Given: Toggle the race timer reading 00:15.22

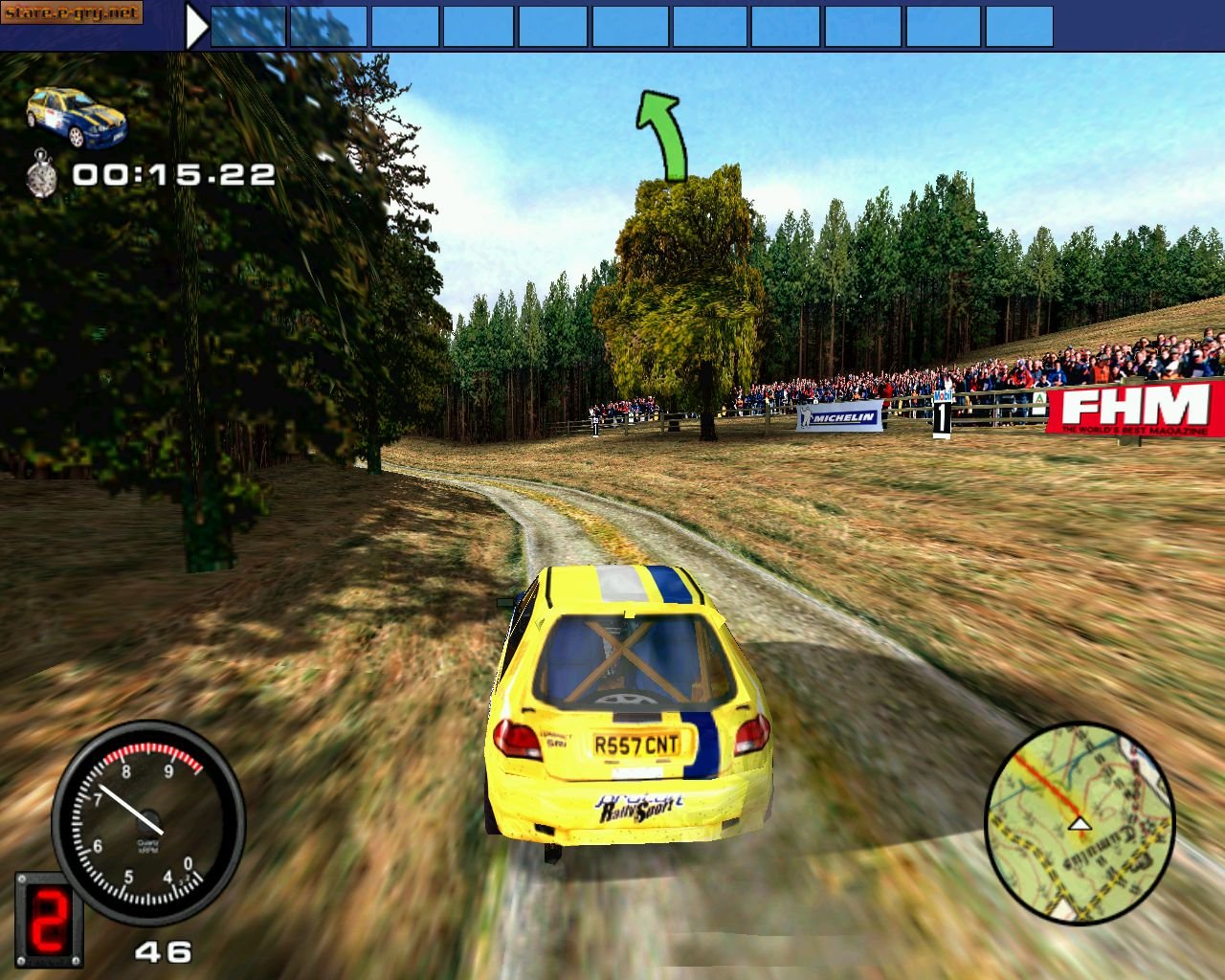Looking at the screenshot, I should click(172, 174).
